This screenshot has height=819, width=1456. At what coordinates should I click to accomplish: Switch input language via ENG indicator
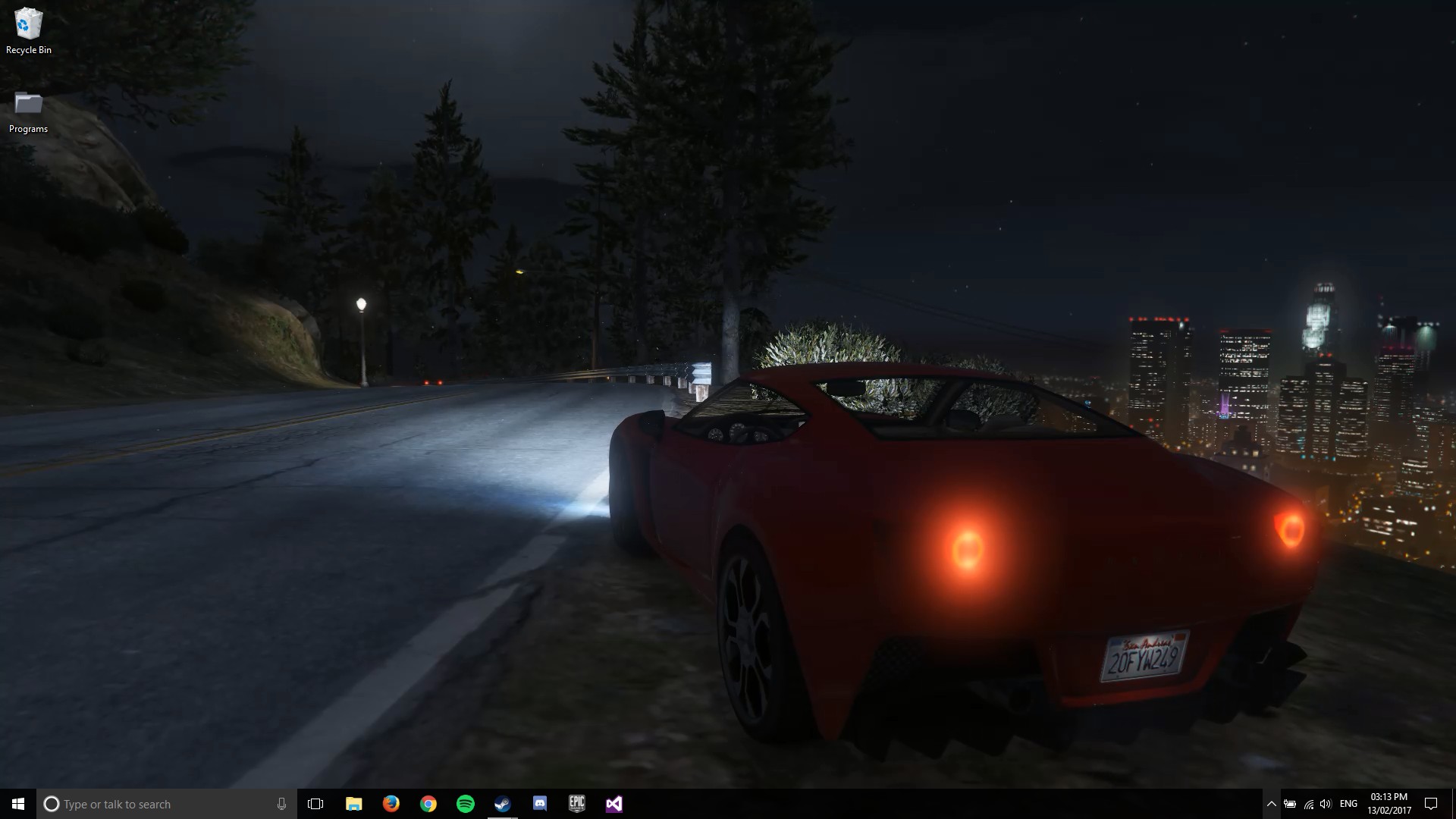click(1350, 803)
